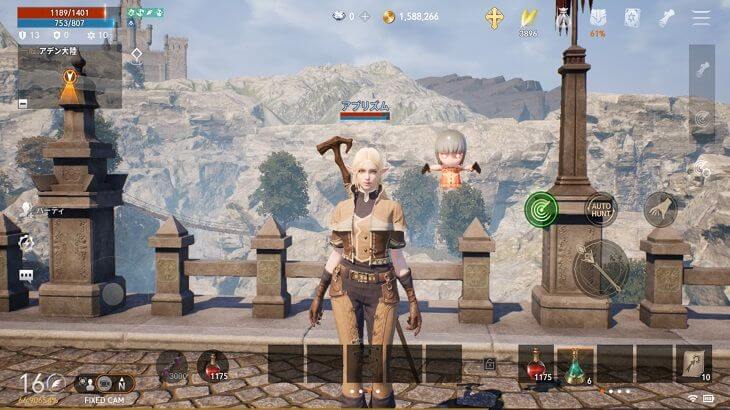Use the staff basic attack button
This screenshot has width=730, height=410.
601,268
